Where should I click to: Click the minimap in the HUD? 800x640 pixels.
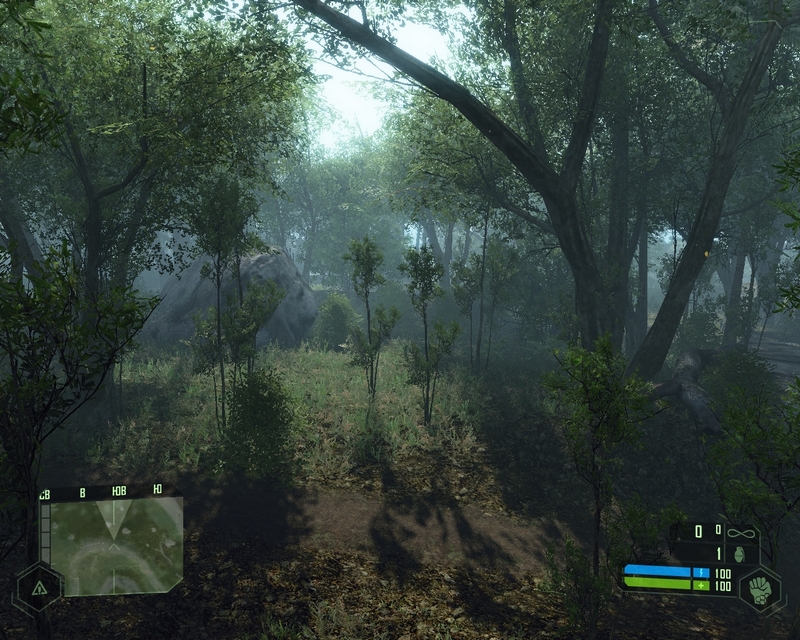point(116,547)
